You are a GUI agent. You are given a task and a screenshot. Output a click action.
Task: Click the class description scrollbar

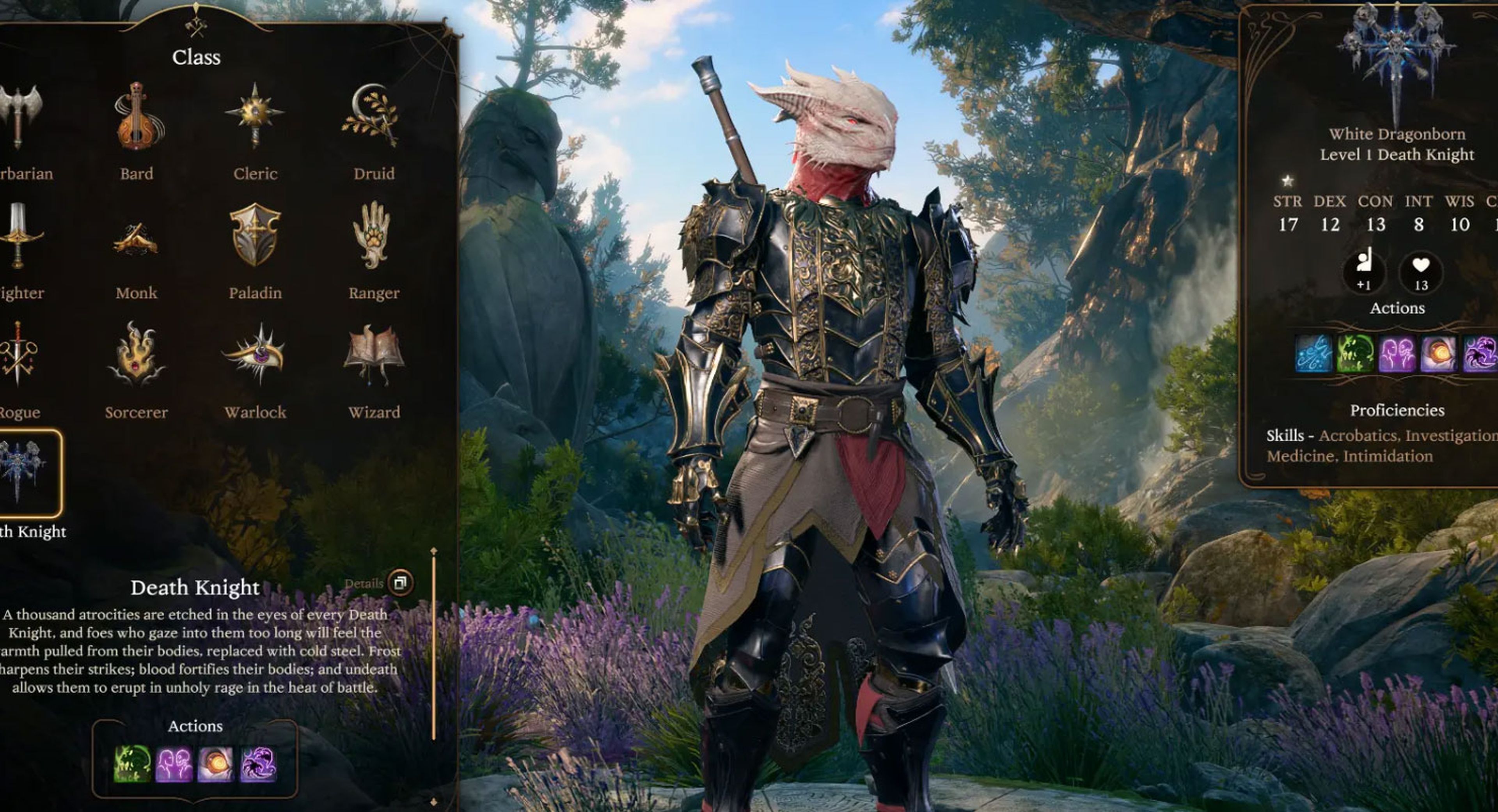[x=434, y=645]
